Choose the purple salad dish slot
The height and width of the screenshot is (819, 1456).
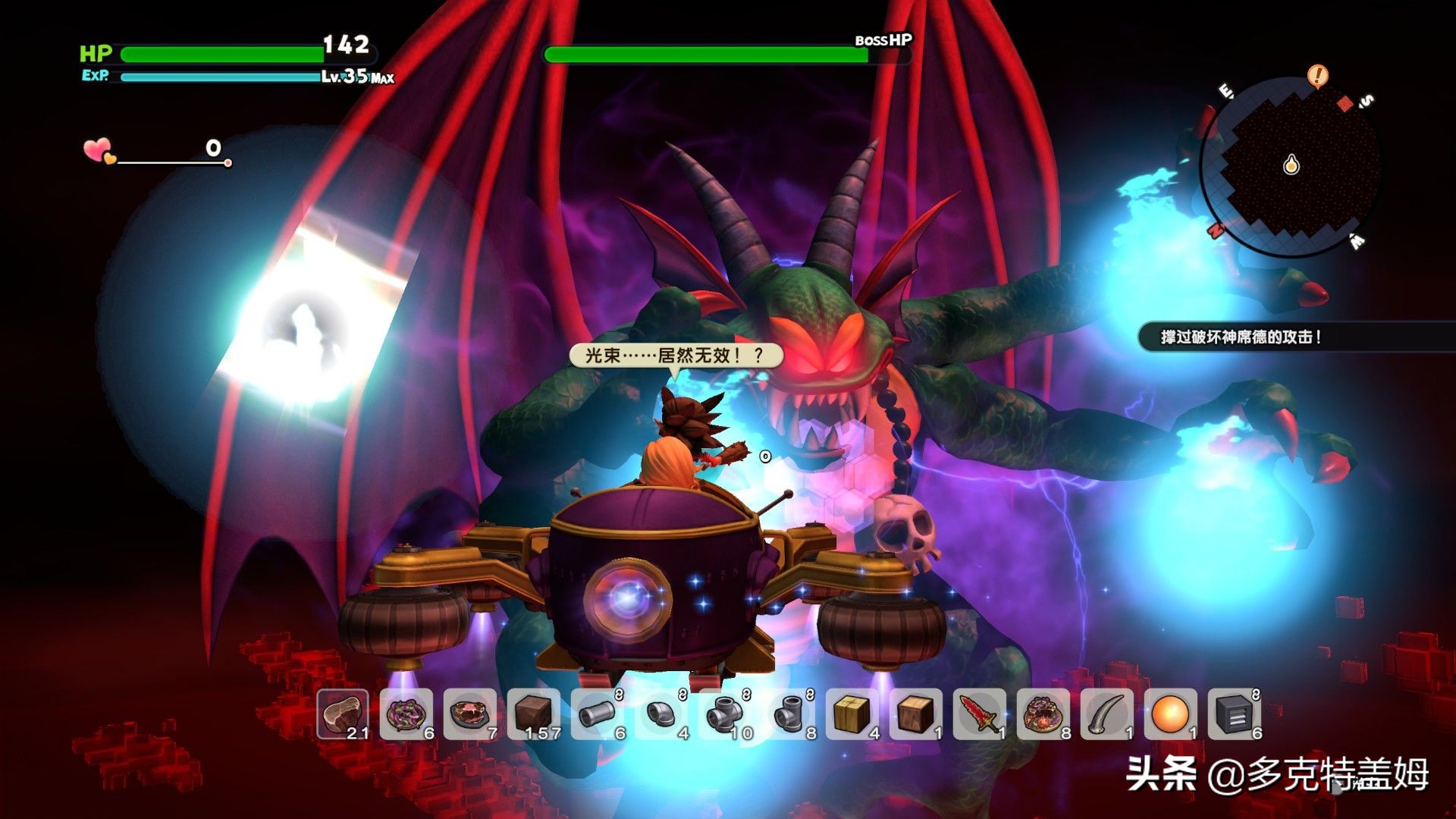(x=406, y=714)
